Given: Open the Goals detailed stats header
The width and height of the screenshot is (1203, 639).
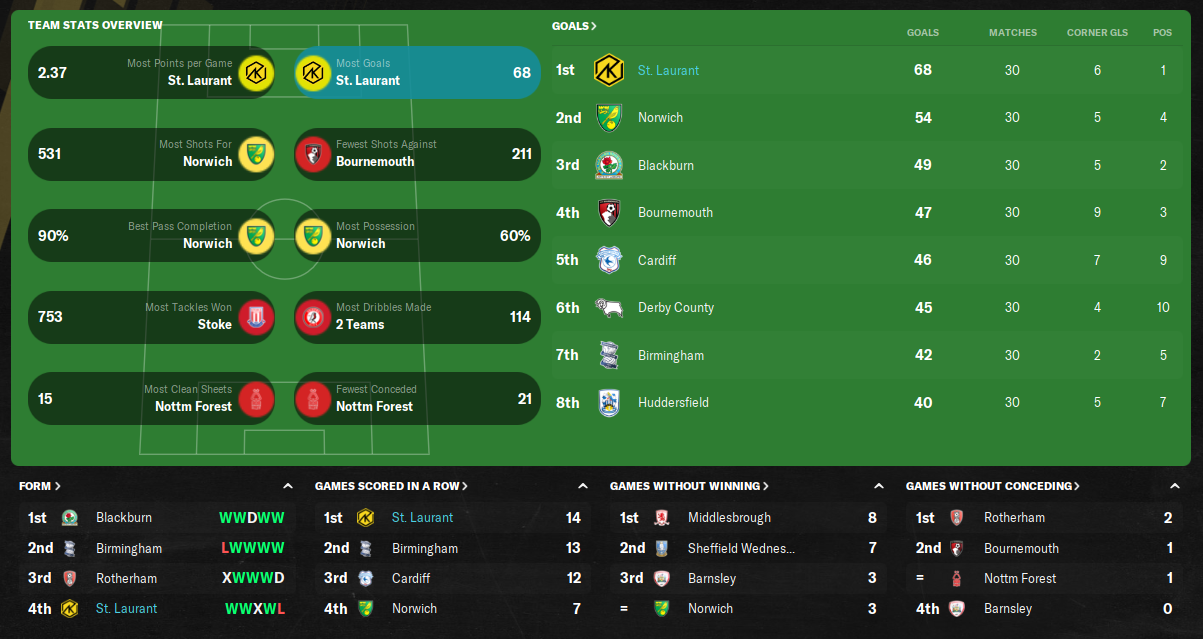Looking at the screenshot, I should click(x=574, y=26).
